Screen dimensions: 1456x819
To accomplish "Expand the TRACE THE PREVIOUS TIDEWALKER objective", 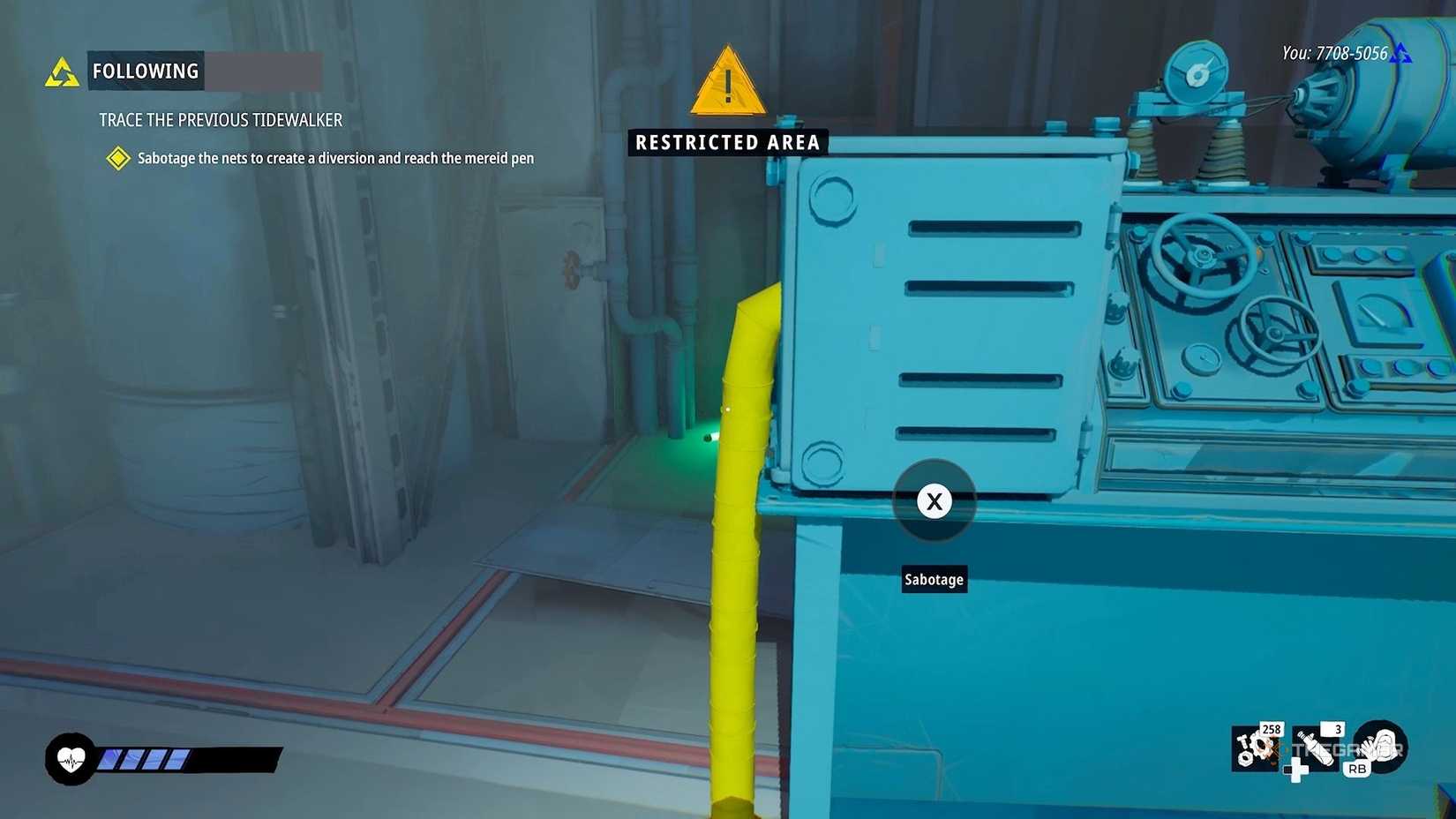I will (221, 120).
